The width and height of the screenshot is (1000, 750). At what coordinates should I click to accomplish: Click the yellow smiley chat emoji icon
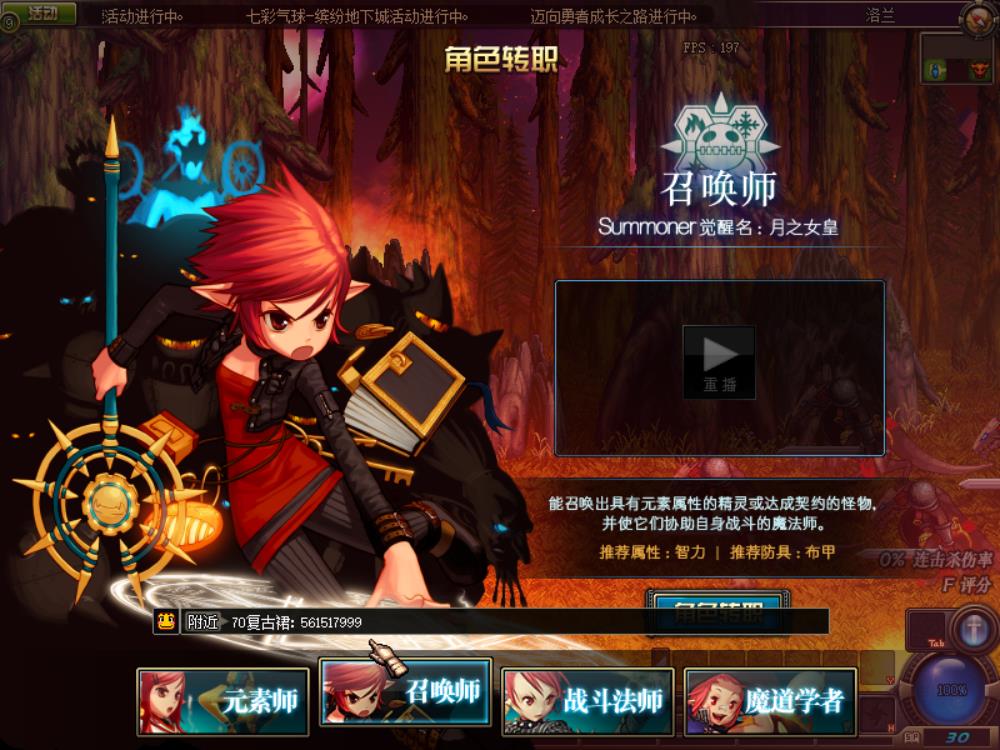(x=166, y=622)
